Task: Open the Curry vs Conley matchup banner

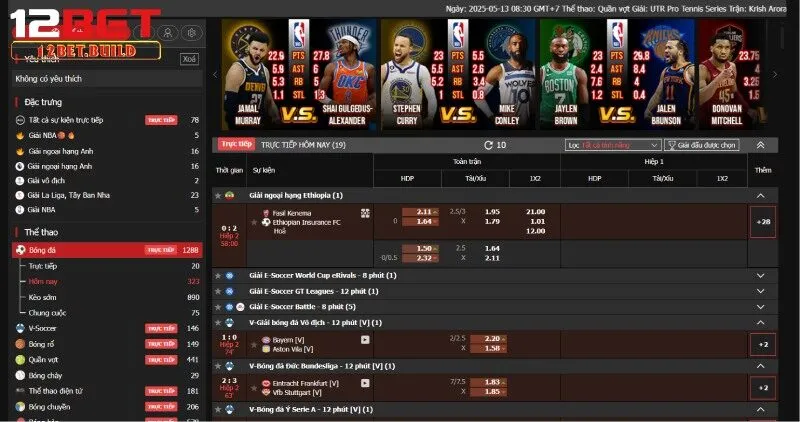Action: pos(460,85)
